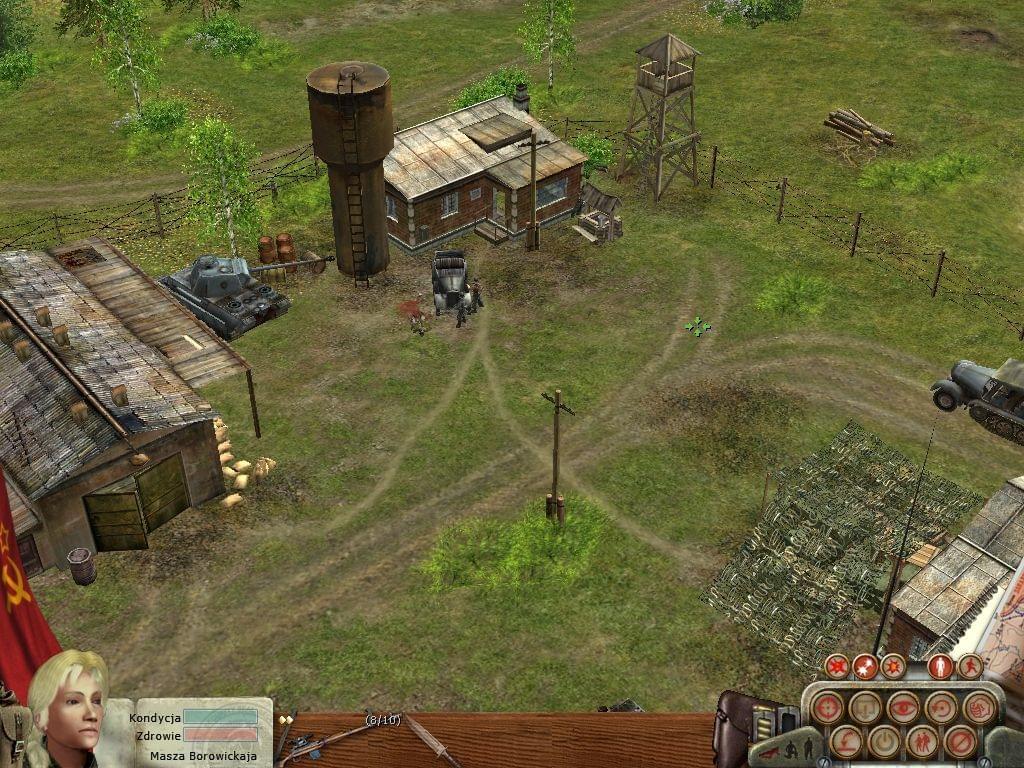Toggle the red eye observation button
The height and width of the screenshot is (768, 1024).
(903, 707)
